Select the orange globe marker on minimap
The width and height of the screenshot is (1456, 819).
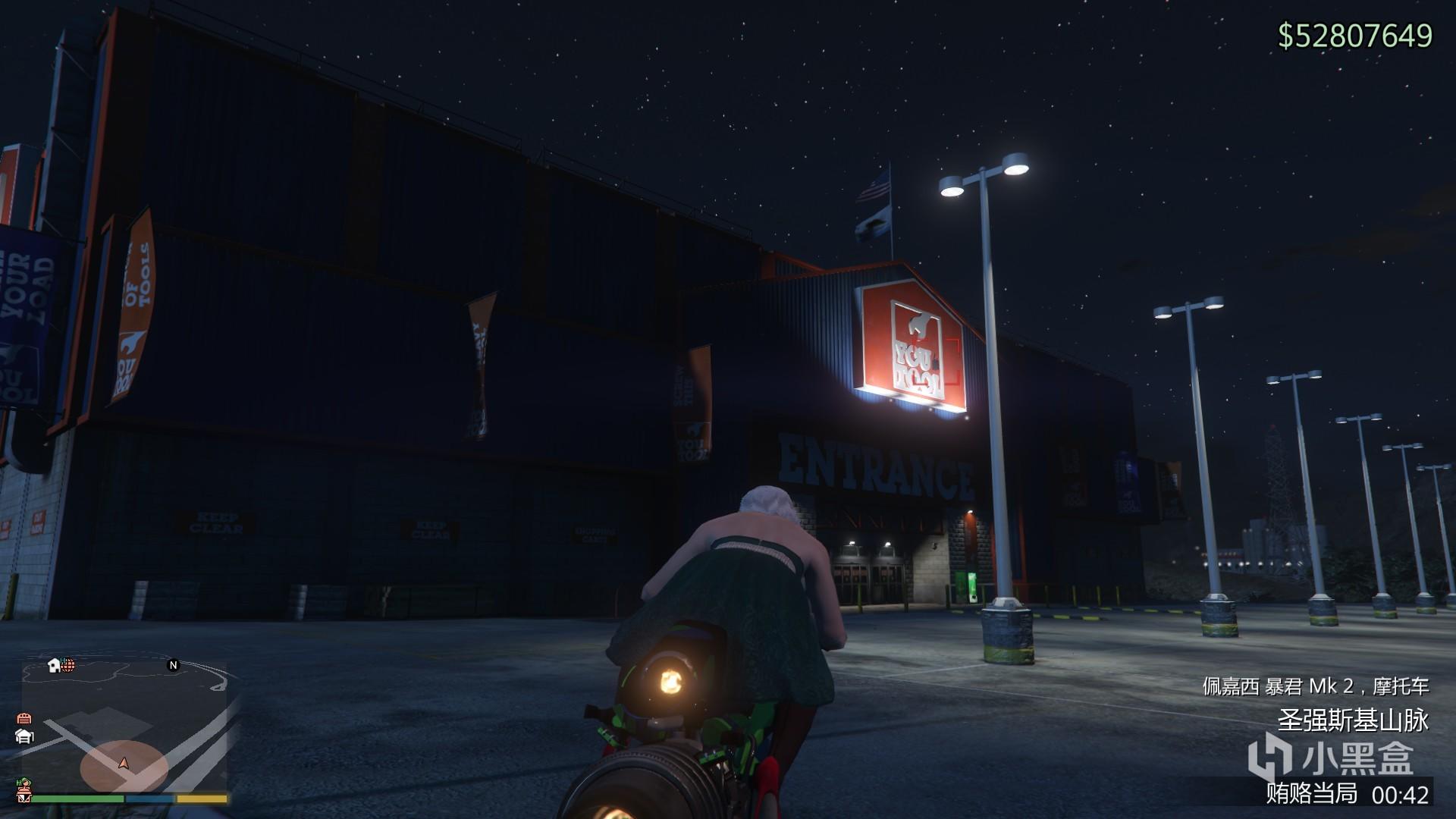click(x=68, y=665)
